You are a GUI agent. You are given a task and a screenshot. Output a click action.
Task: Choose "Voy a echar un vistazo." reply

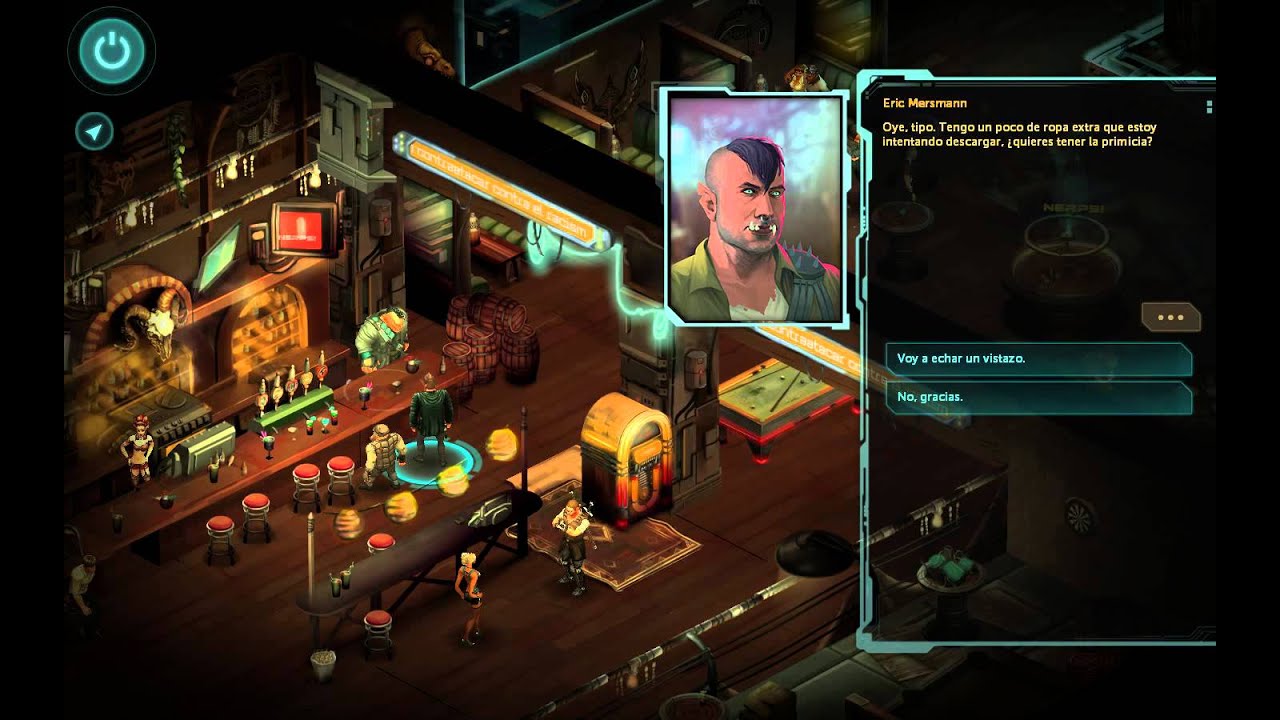click(1038, 358)
